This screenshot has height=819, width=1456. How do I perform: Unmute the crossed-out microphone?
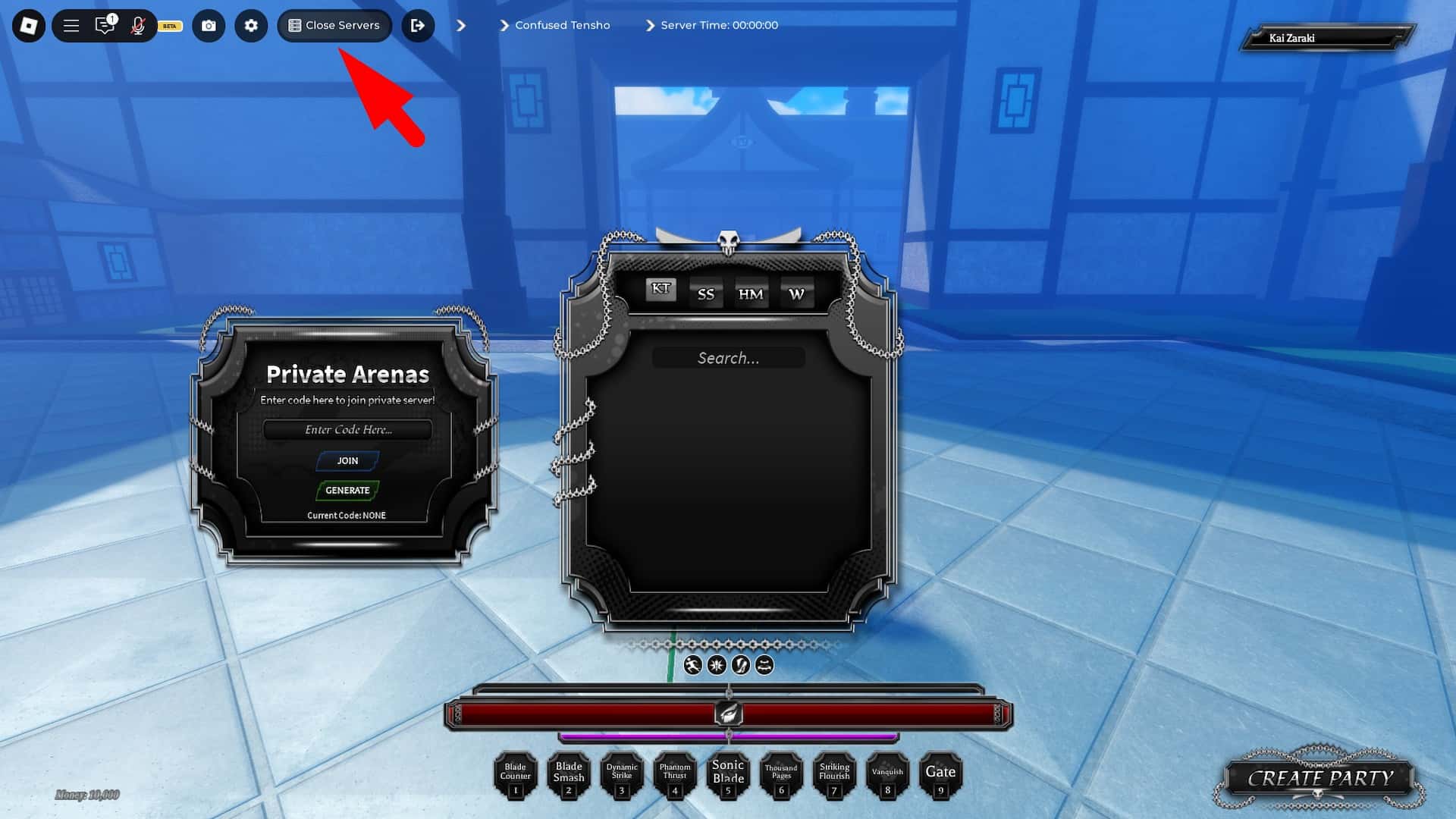click(x=137, y=25)
